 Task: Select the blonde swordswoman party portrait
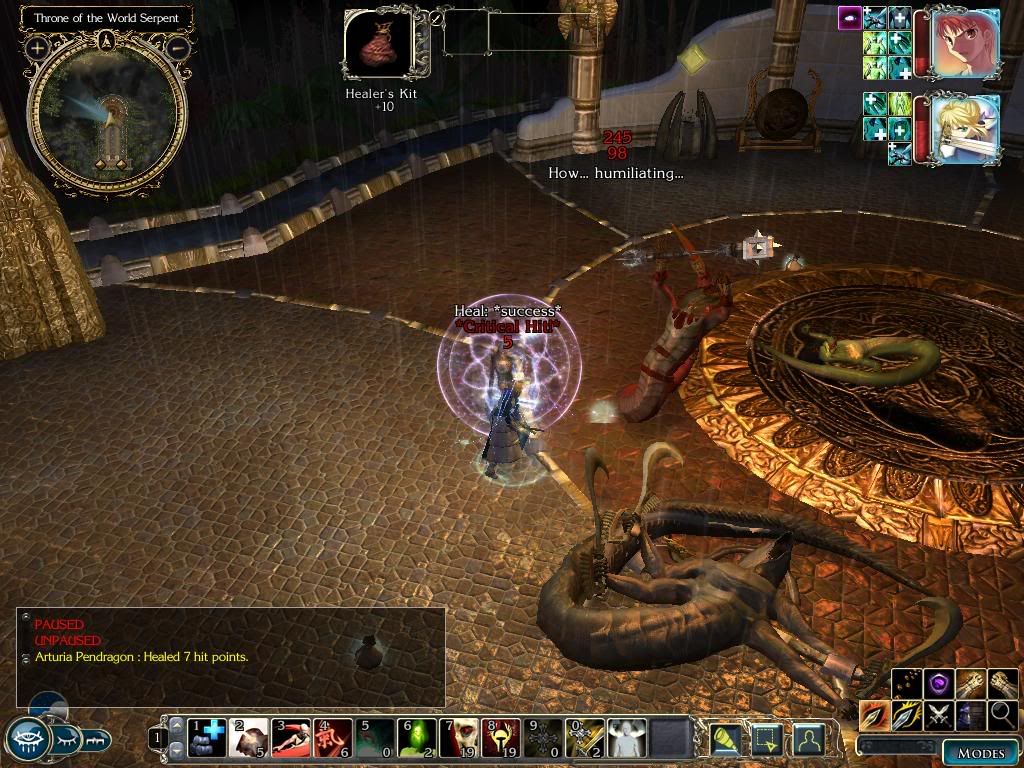tap(965, 127)
